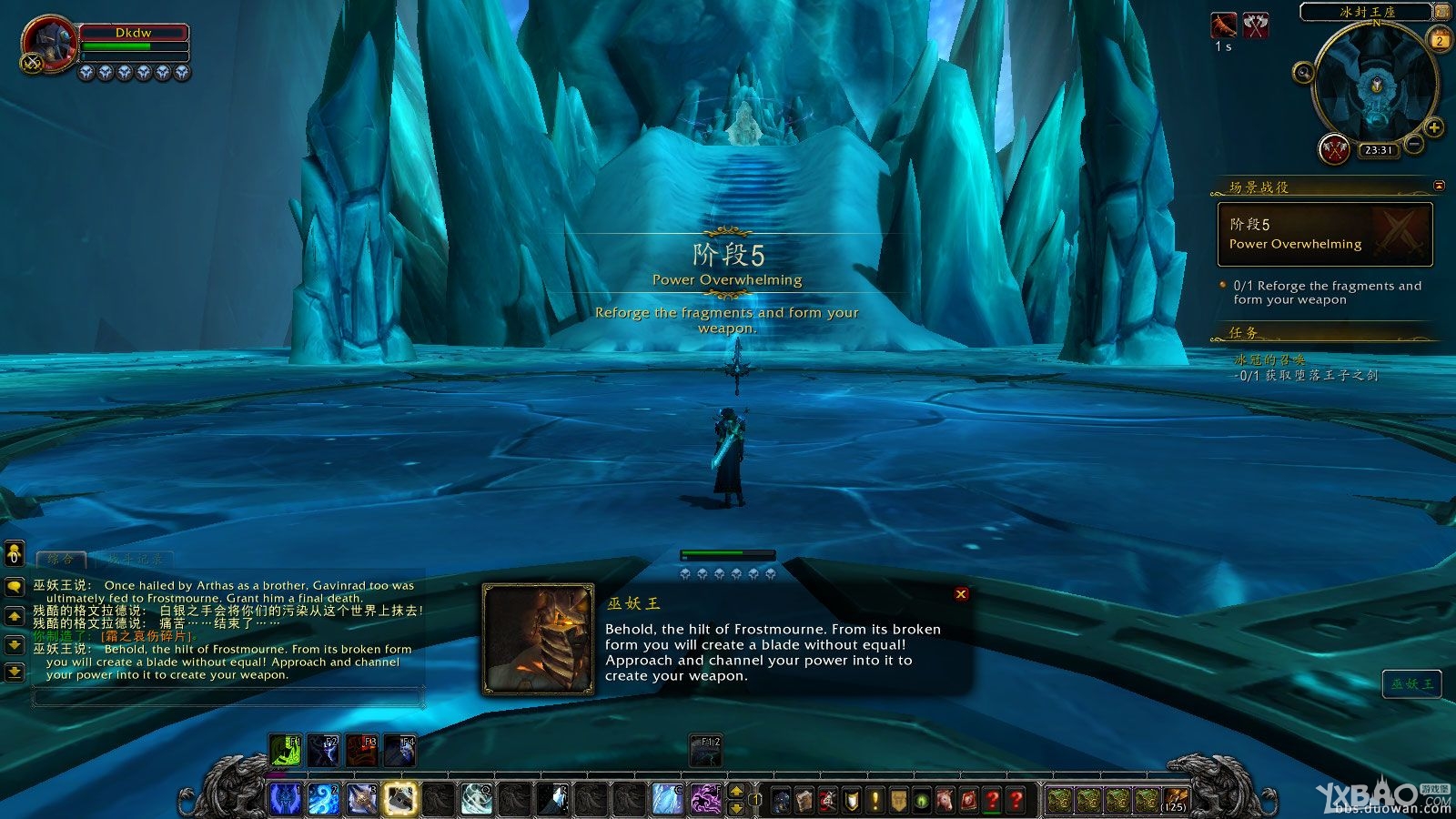Zoom out on the minimap
Image resolution: width=1456 pixels, height=819 pixels.
pyautogui.click(x=1413, y=144)
